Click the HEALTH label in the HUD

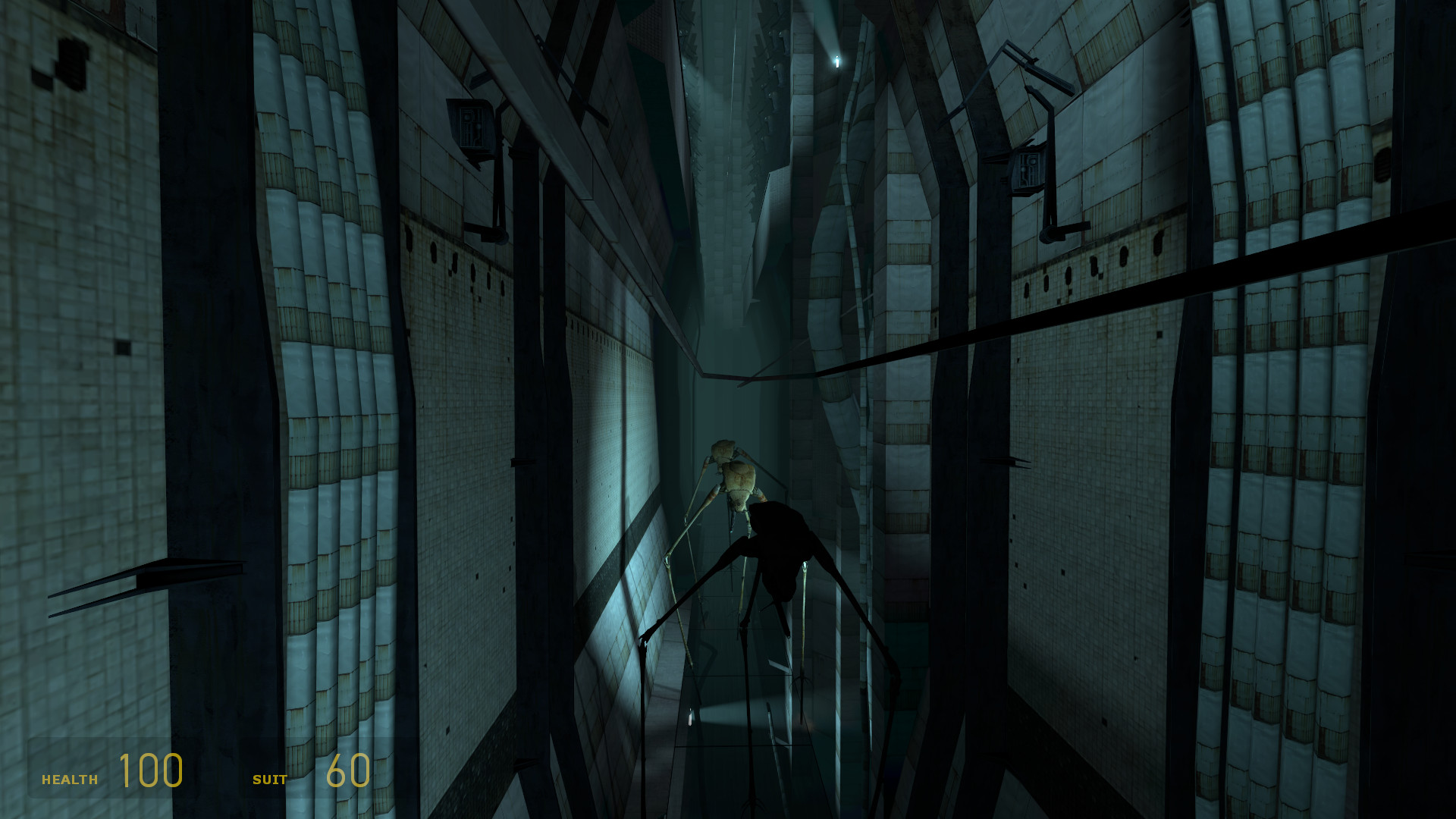click(69, 777)
